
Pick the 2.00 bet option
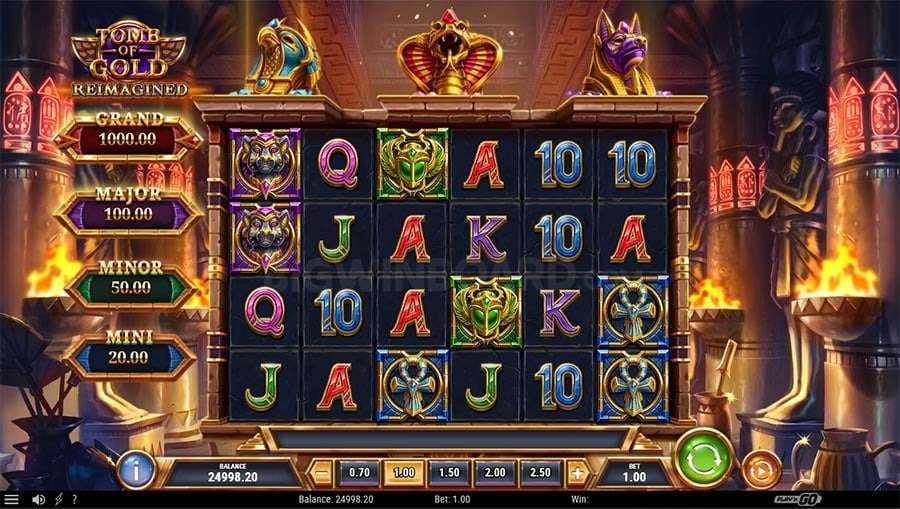click(495, 472)
